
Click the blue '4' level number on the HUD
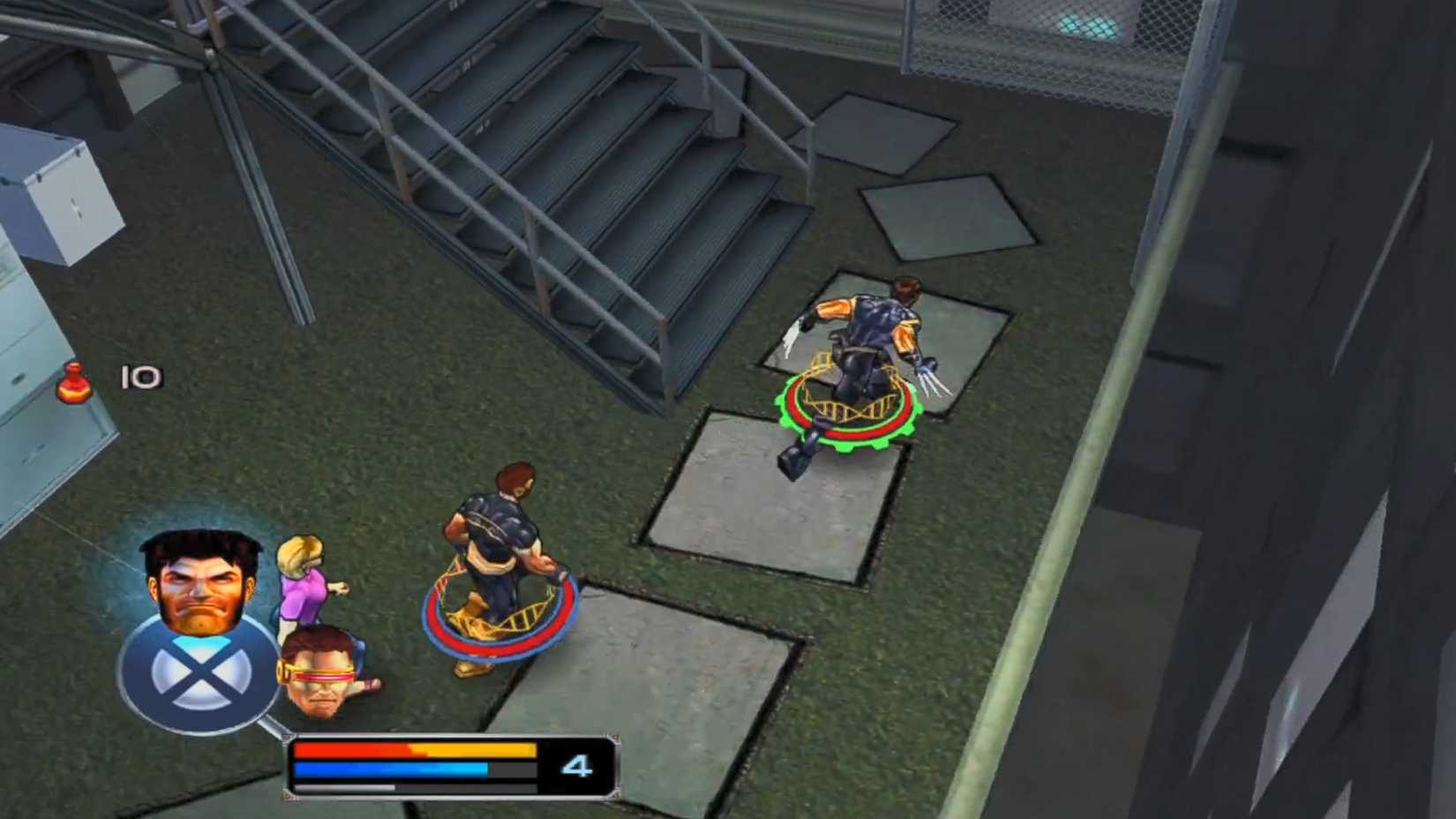pos(575,764)
